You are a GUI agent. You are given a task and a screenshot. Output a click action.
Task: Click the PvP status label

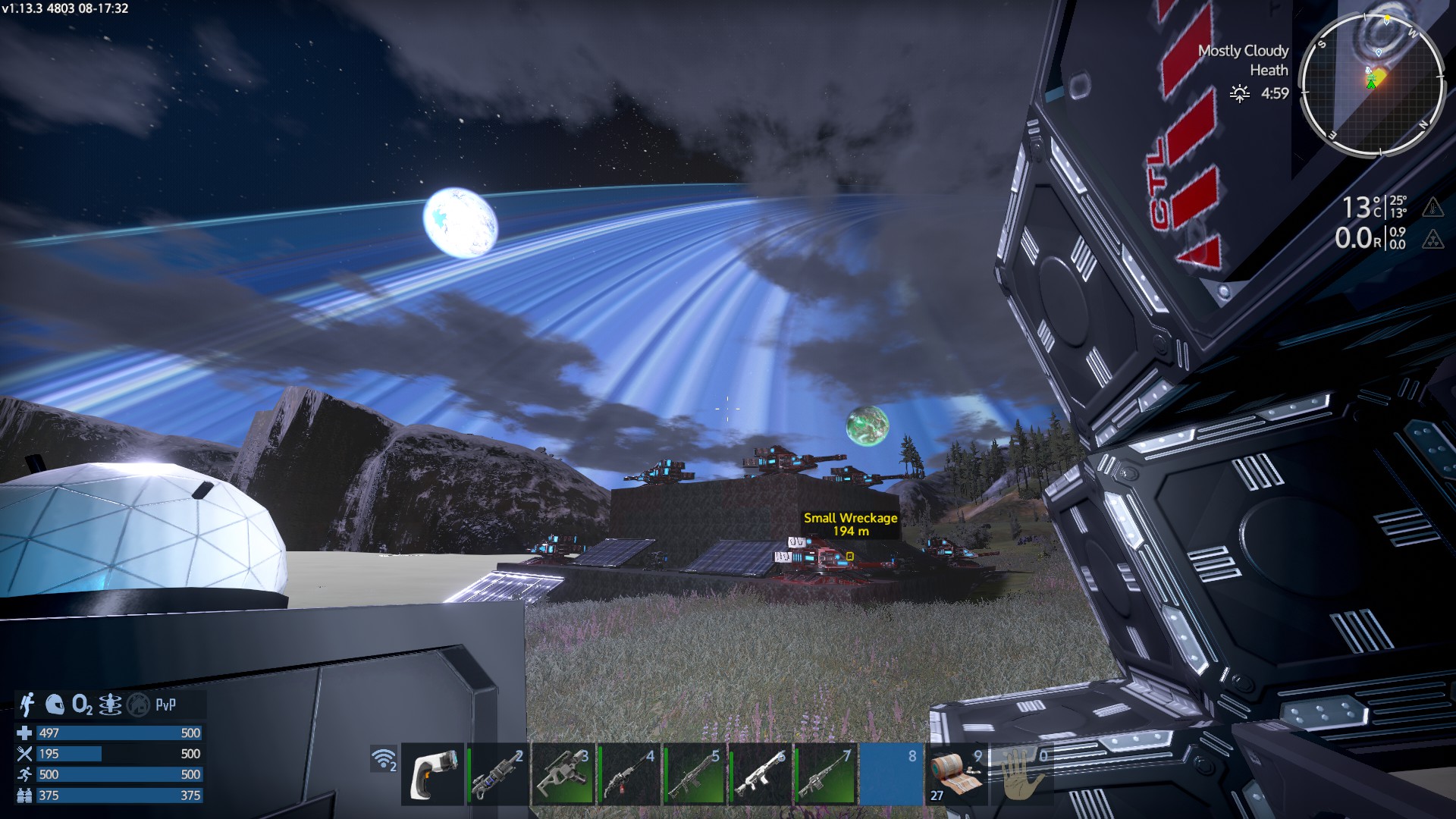tap(165, 704)
